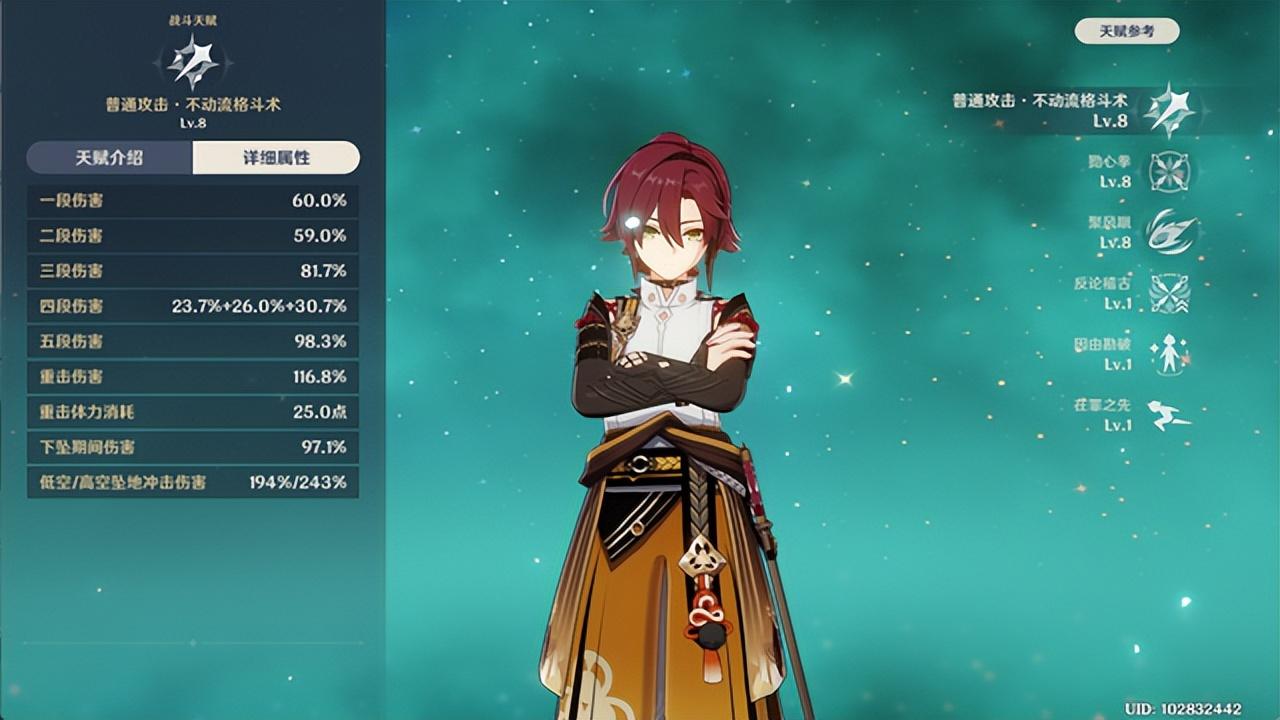Open the 聚风蹴 burst talent
Image resolution: width=1280 pixels, height=720 pixels.
point(1168,232)
